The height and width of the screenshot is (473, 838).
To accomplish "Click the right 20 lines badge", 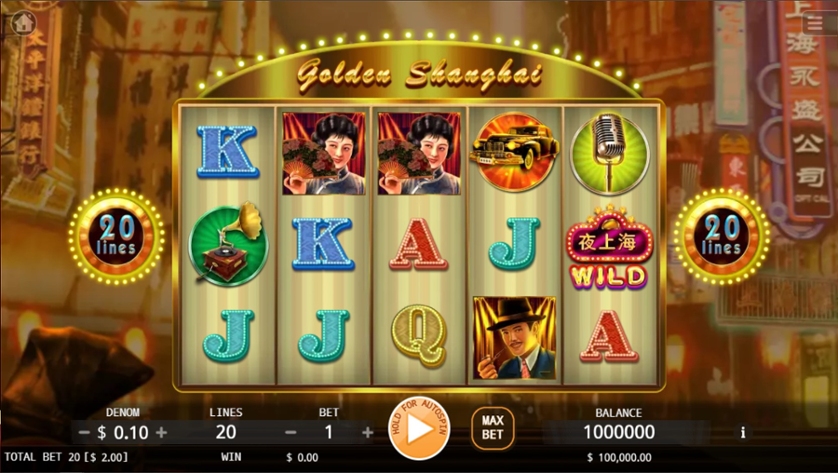I will pos(720,236).
